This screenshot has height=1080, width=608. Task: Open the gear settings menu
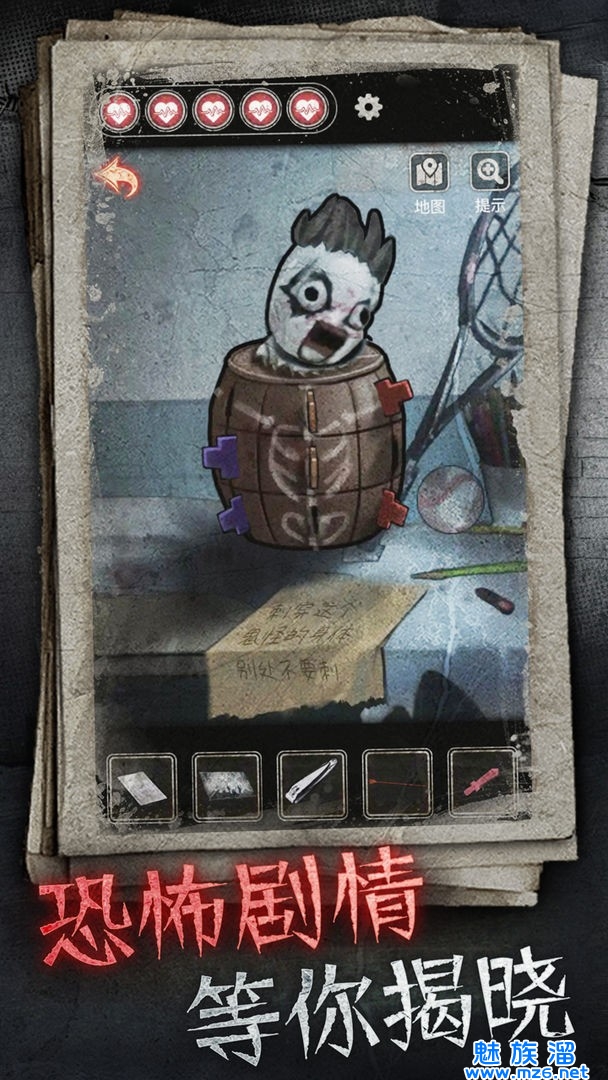tap(369, 107)
